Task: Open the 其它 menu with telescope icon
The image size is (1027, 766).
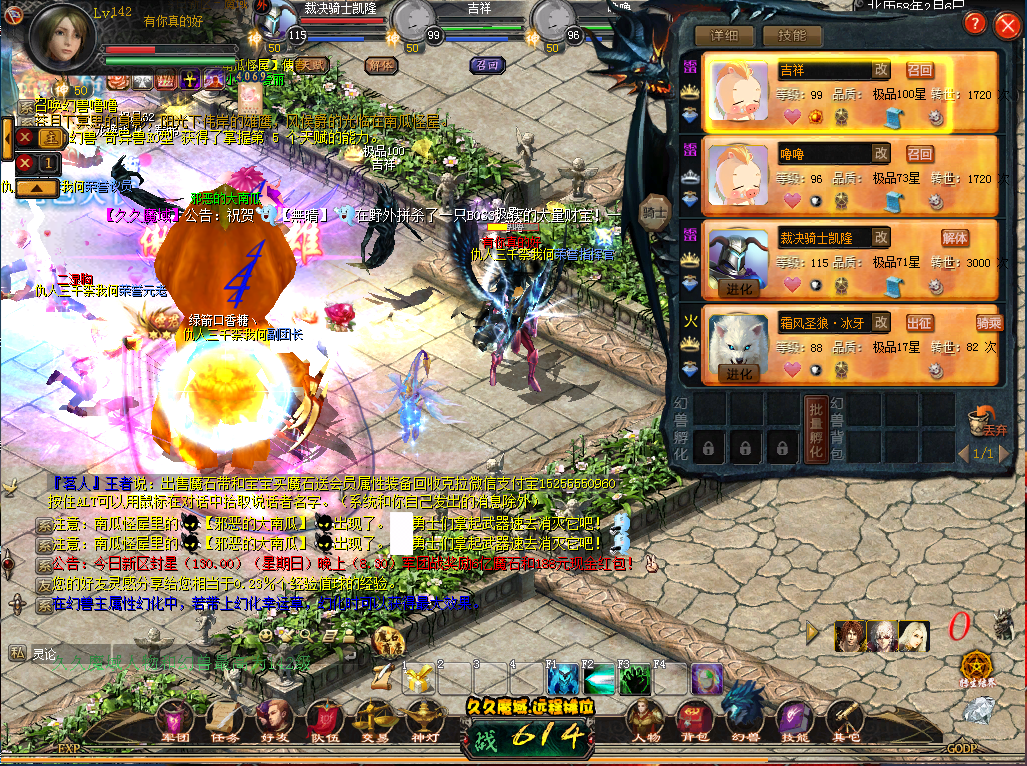Action: point(846,720)
